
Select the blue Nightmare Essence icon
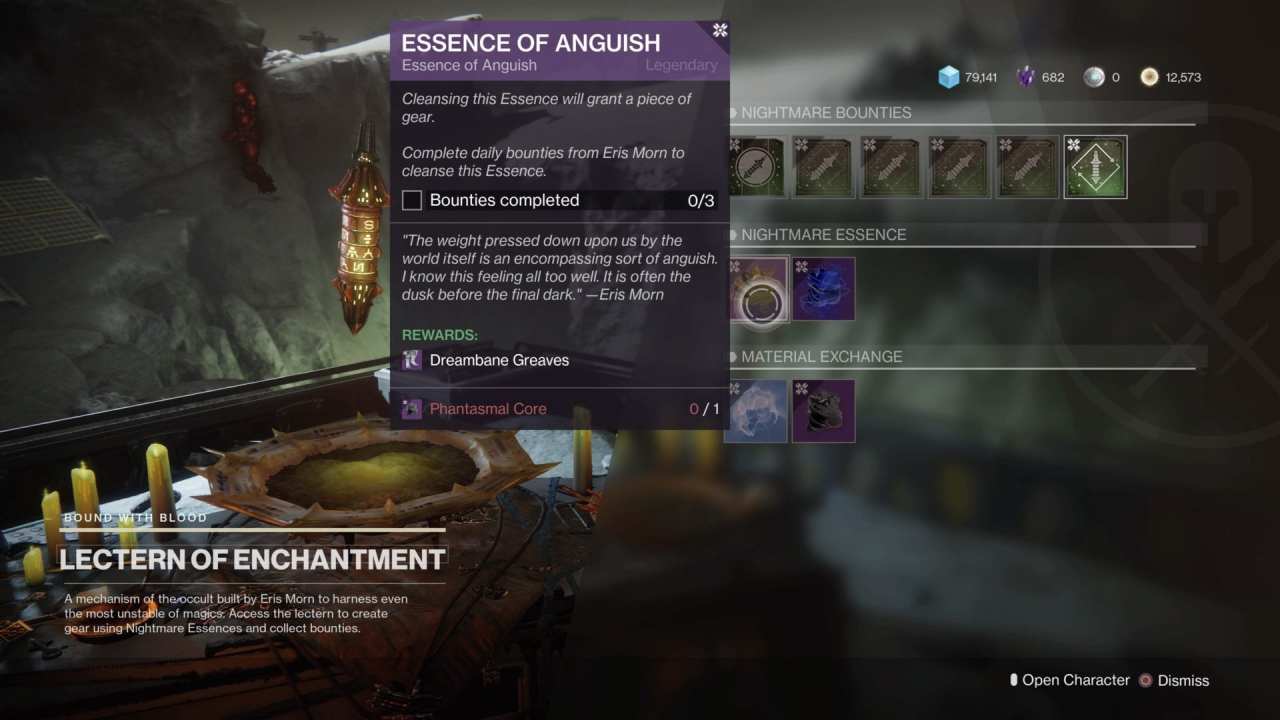823,289
